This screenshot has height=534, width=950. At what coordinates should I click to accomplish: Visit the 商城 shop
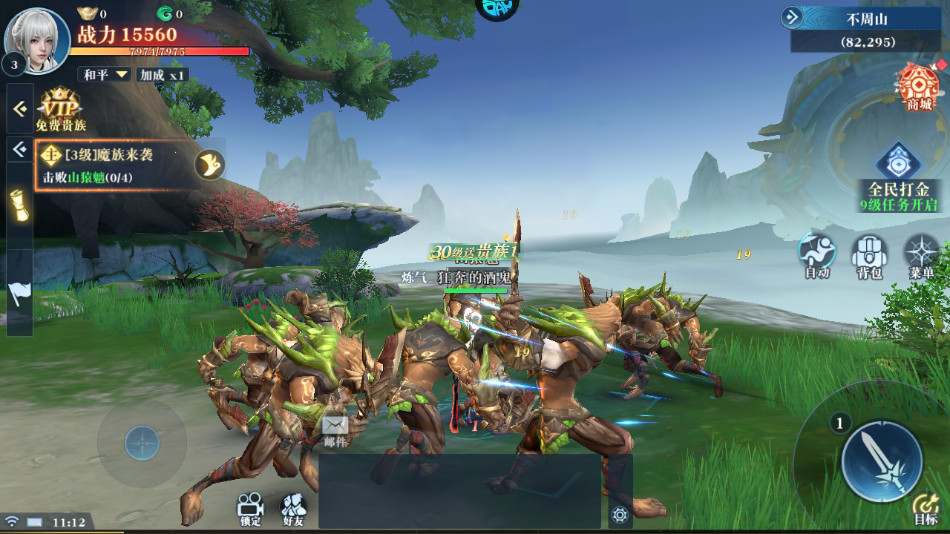[918, 87]
